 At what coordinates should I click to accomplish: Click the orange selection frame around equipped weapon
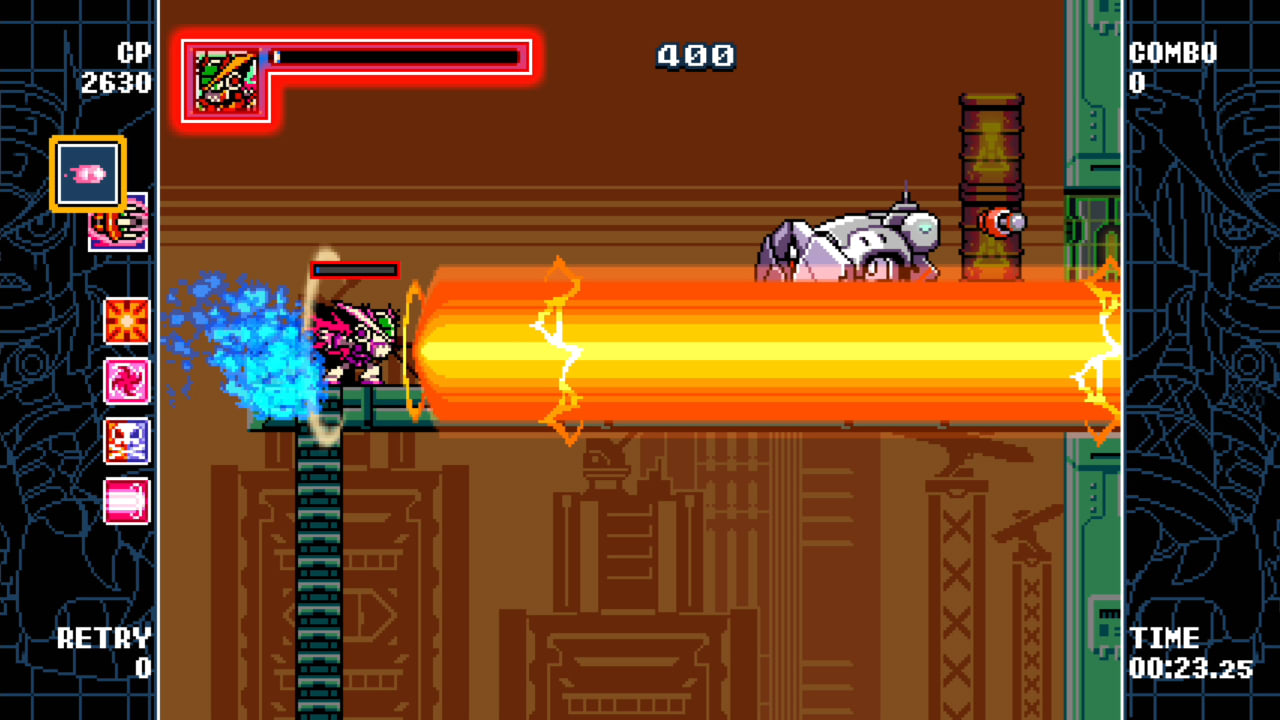pos(87,172)
